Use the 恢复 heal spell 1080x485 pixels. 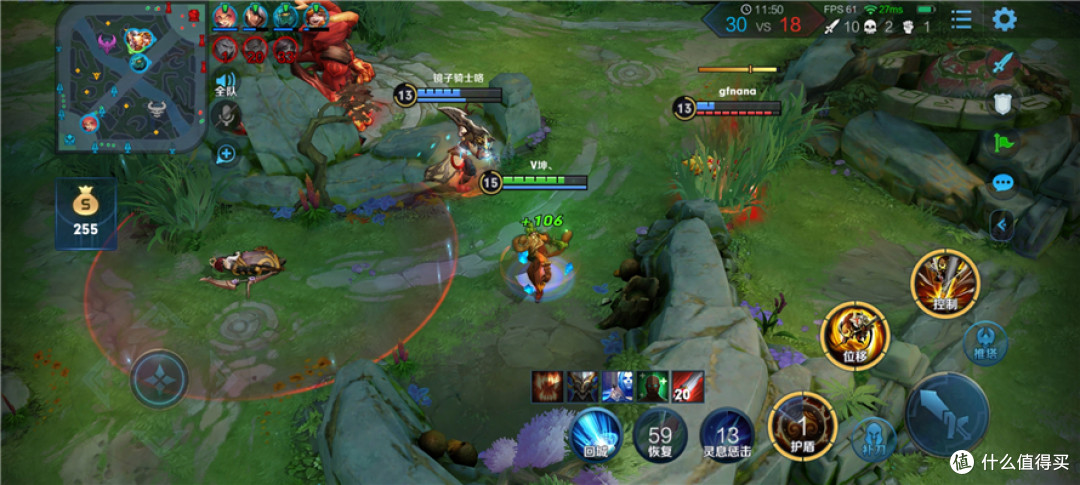[x=660, y=436]
